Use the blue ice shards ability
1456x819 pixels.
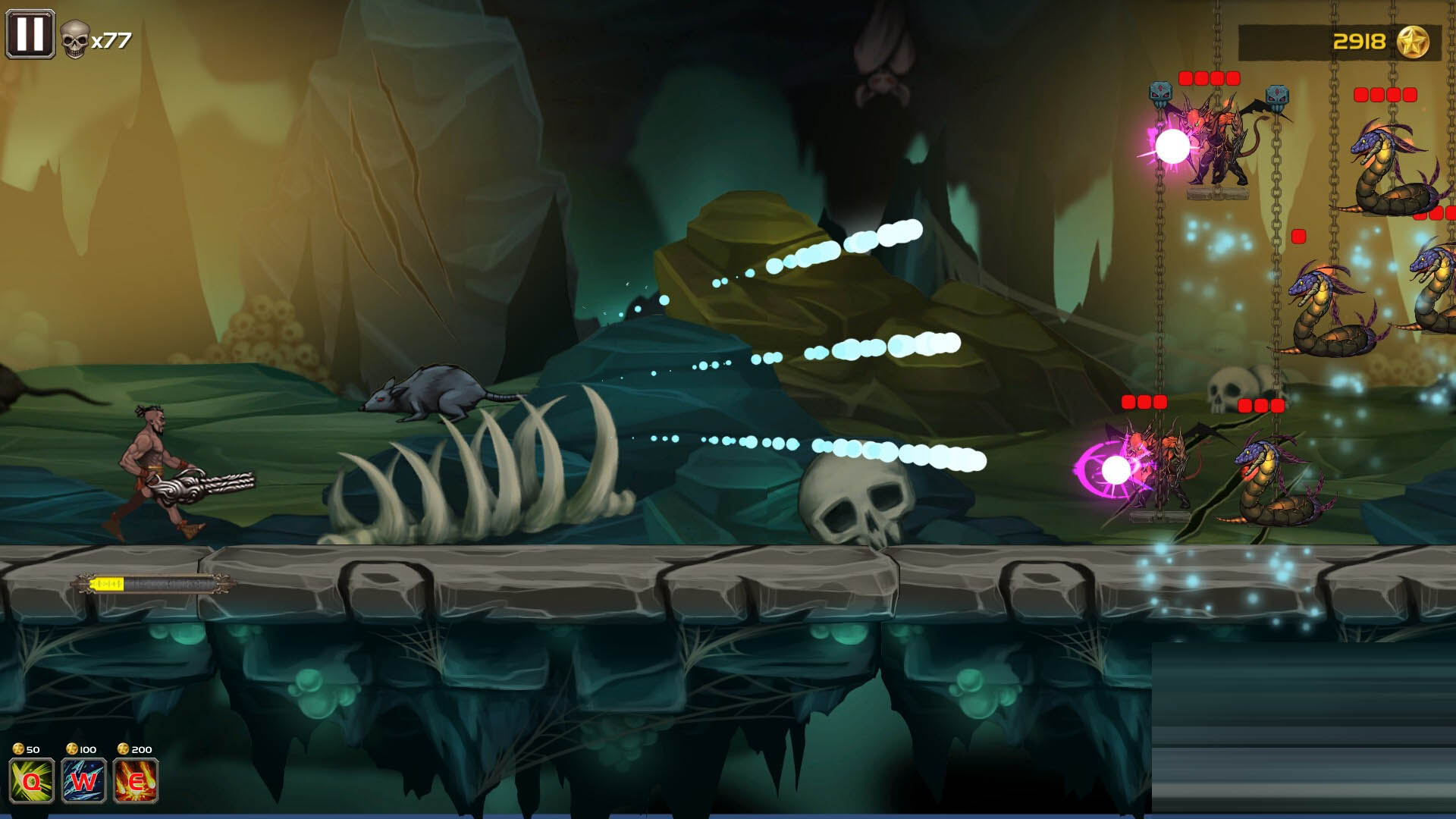[83, 780]
